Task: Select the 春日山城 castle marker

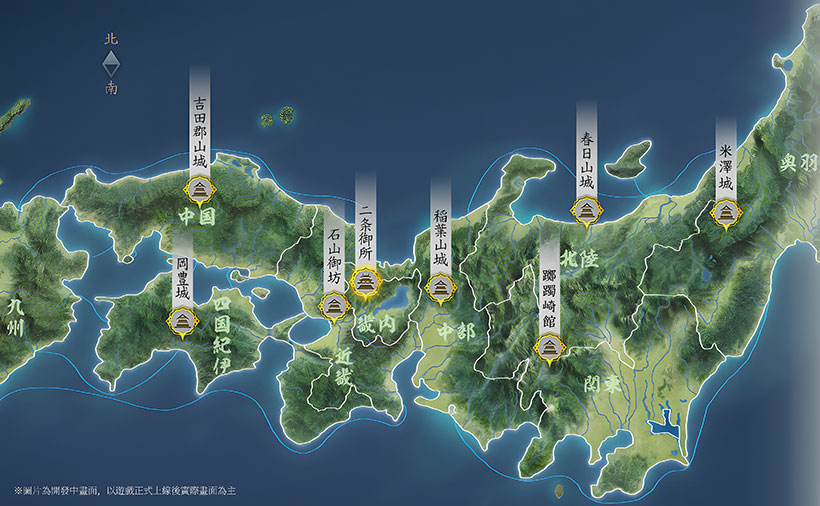Action: [x=585, y=211]
